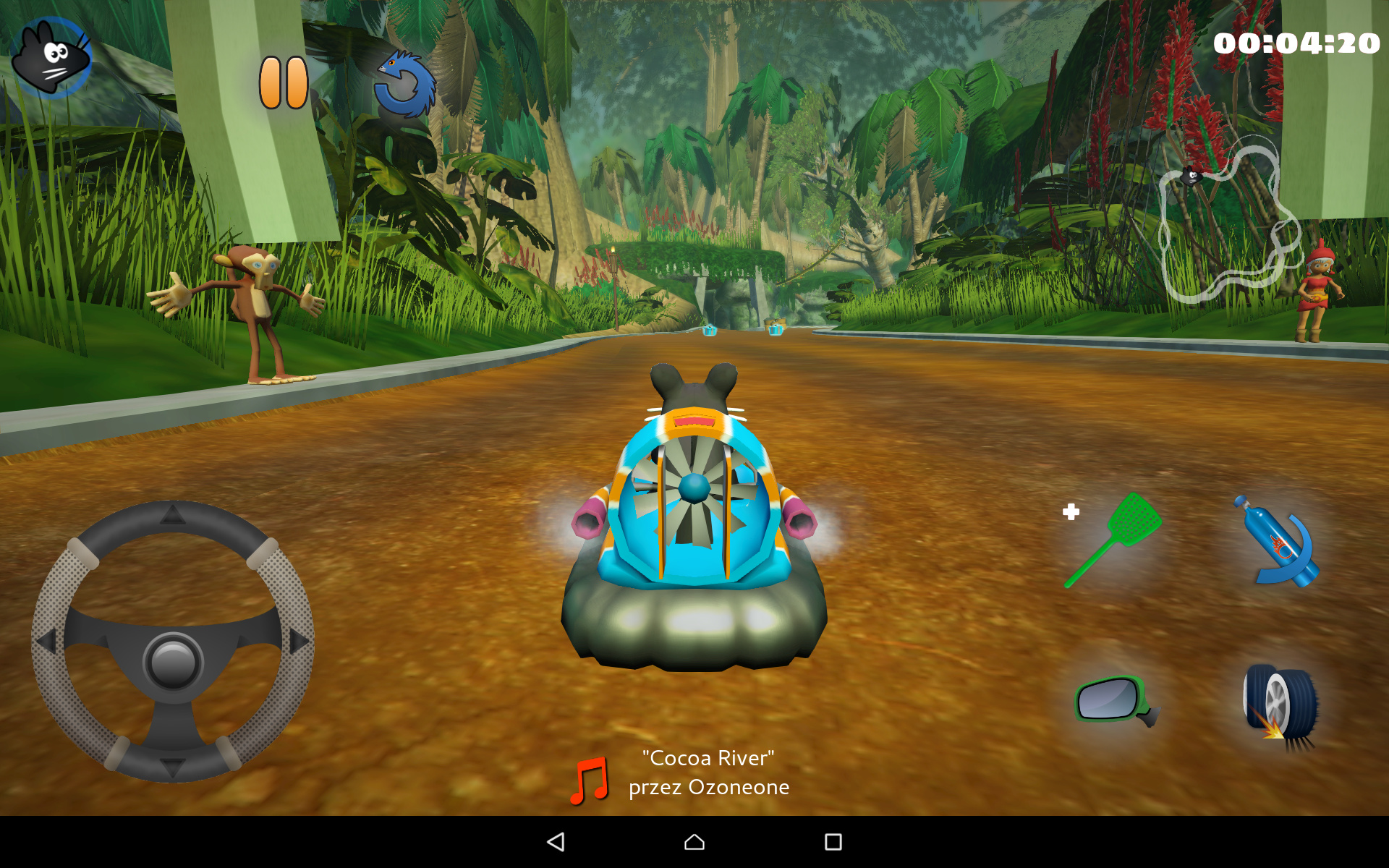The image size is (1389, 868).
Task: Brake using the wheel's bottom arrow
Action: [173, 767]
